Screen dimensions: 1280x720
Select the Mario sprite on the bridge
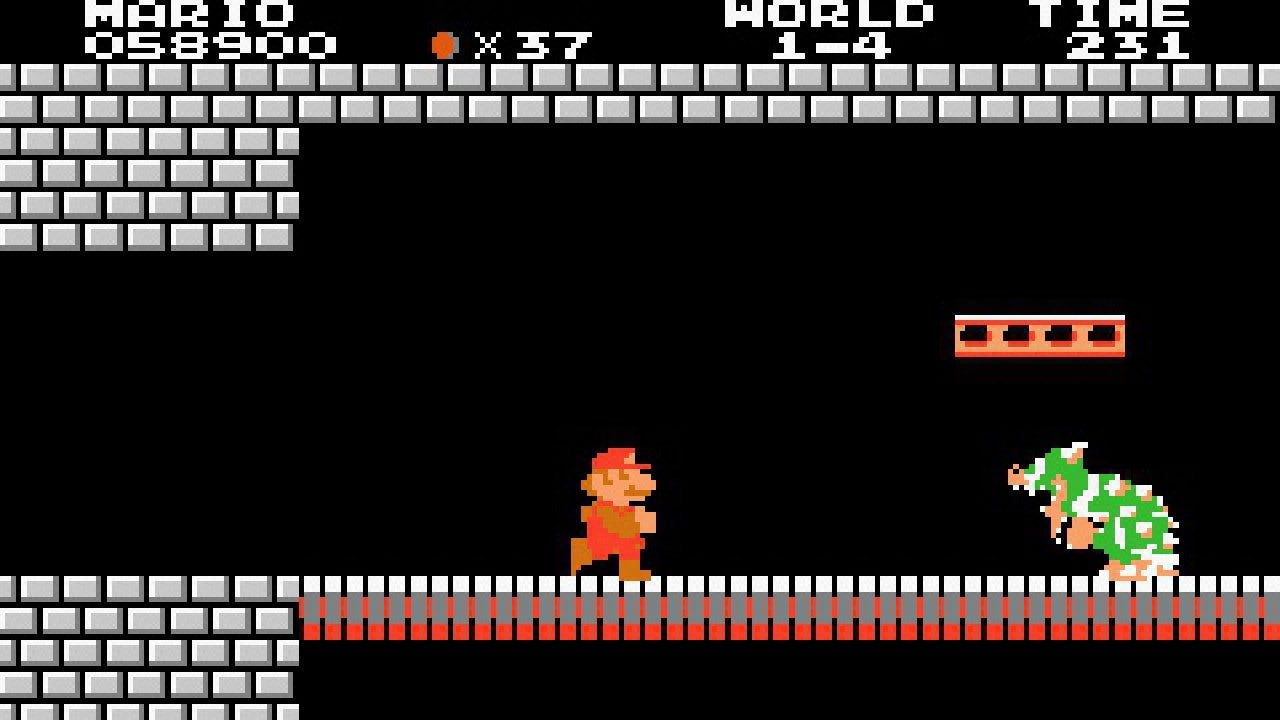point(615,510)
